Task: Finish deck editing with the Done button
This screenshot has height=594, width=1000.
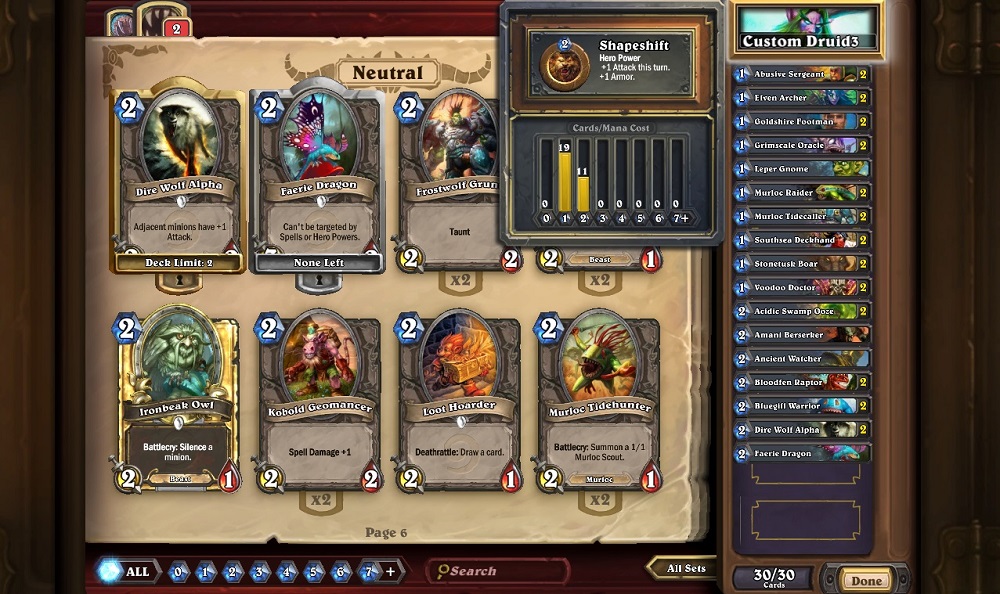Action: [866, 580]
